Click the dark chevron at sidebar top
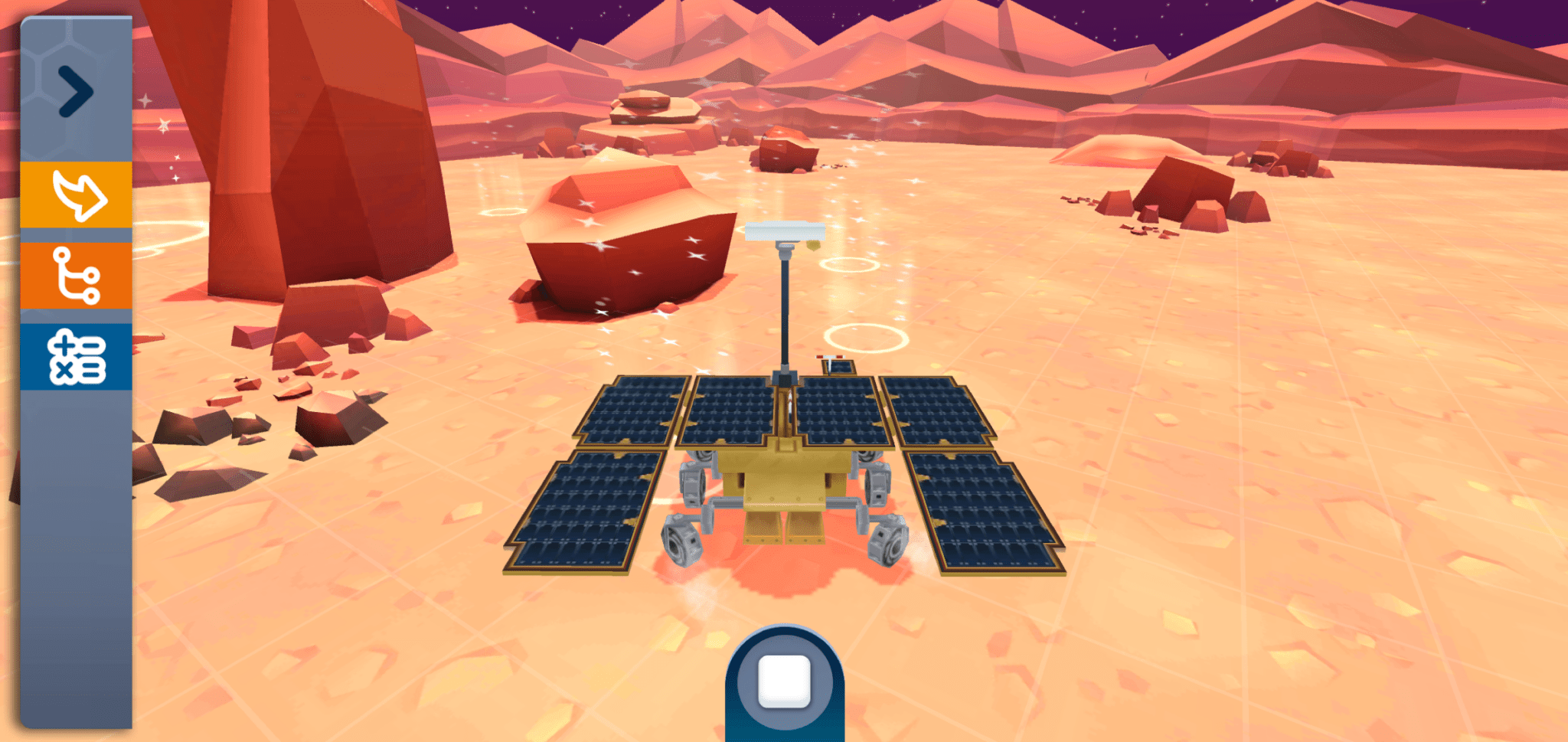The image size is (1568, 742). point(74,90)
